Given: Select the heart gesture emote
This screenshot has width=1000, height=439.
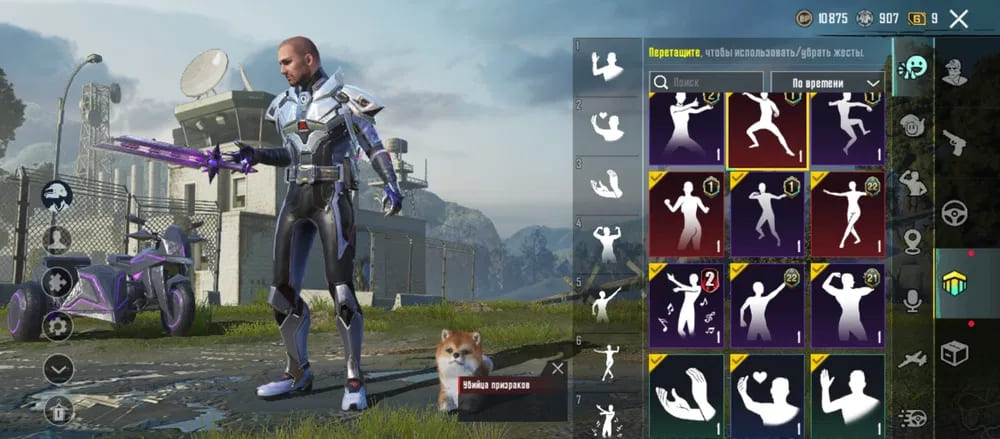Looking at the screenshot, I should [x=767, y=395].
